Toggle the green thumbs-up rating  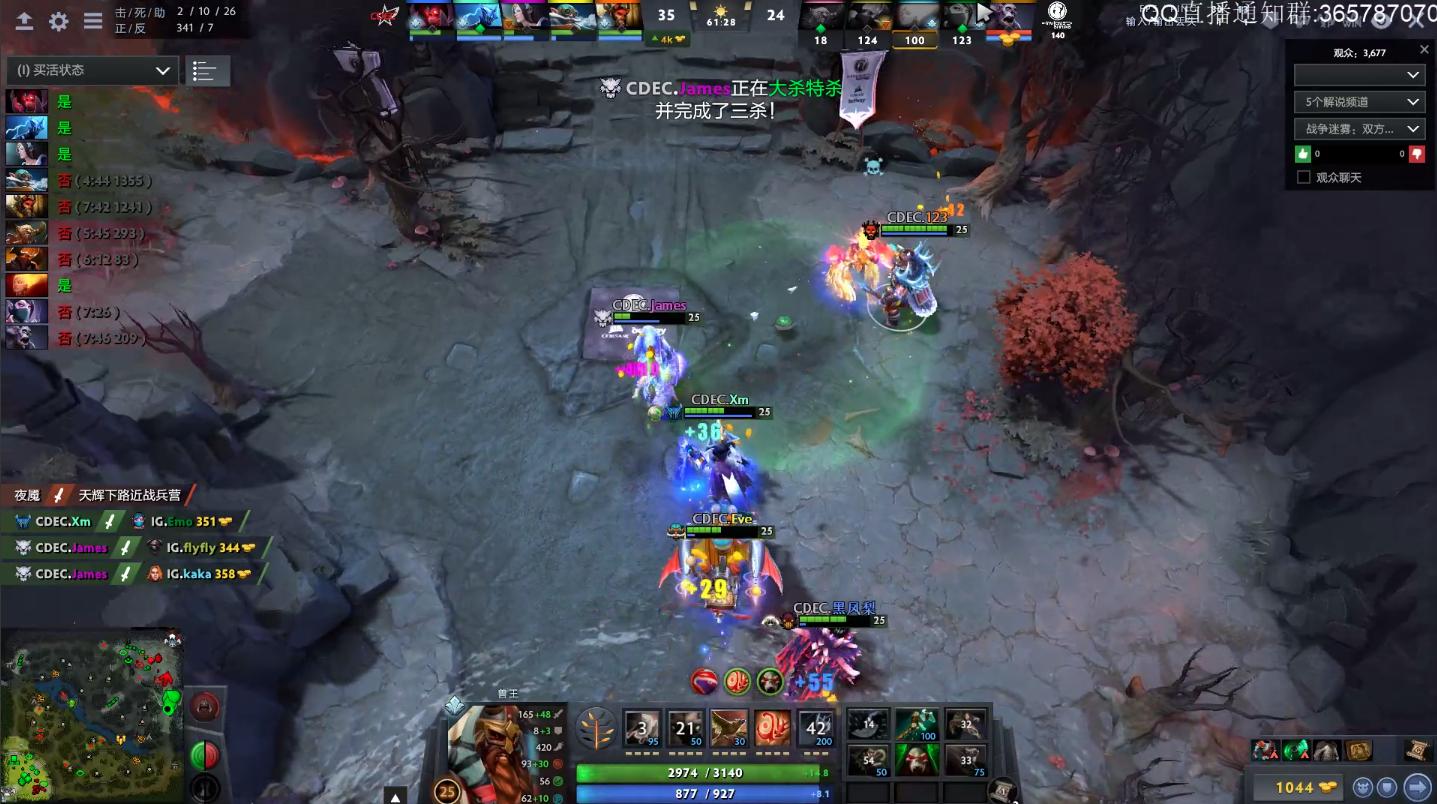[x=1302, y=154]
